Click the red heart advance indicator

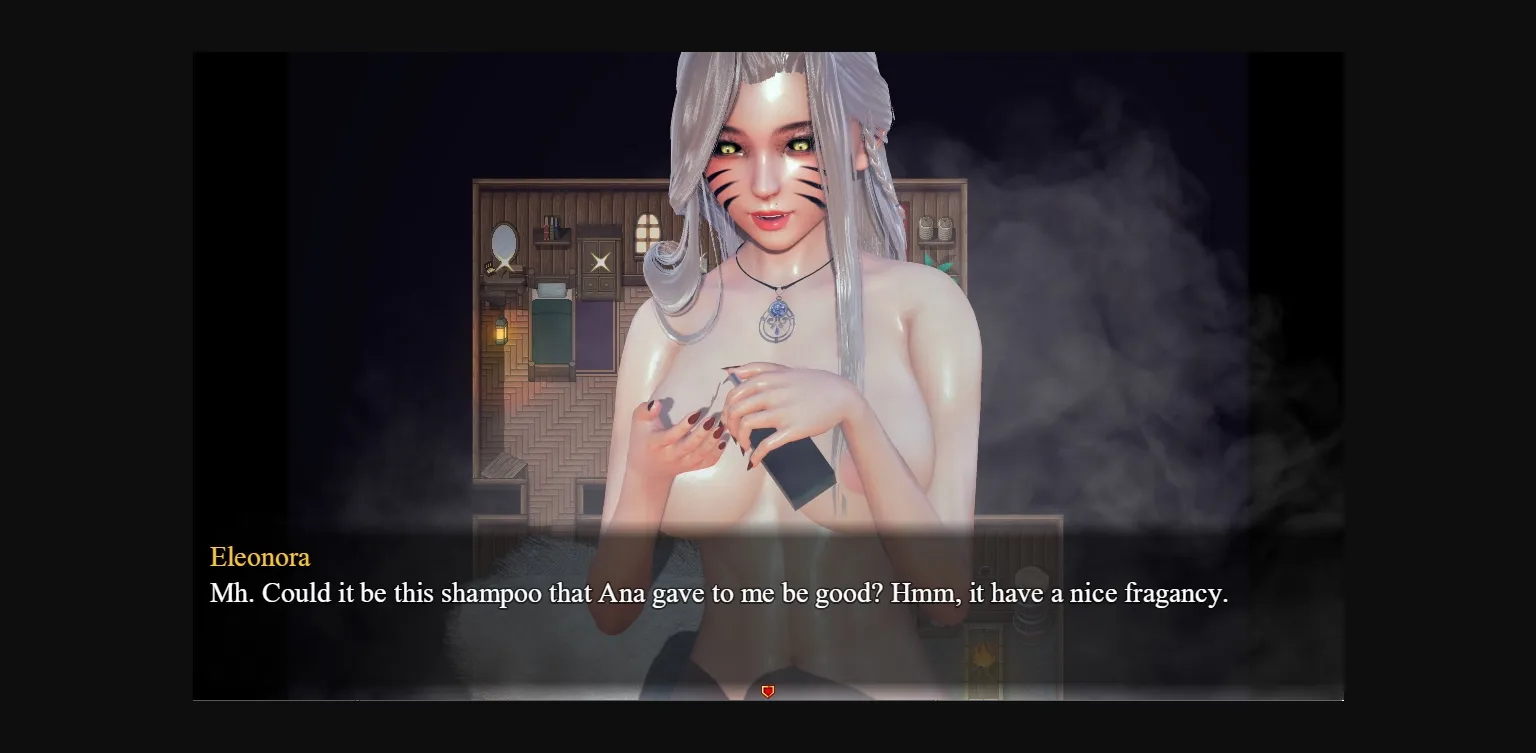[x=768, y=690]
